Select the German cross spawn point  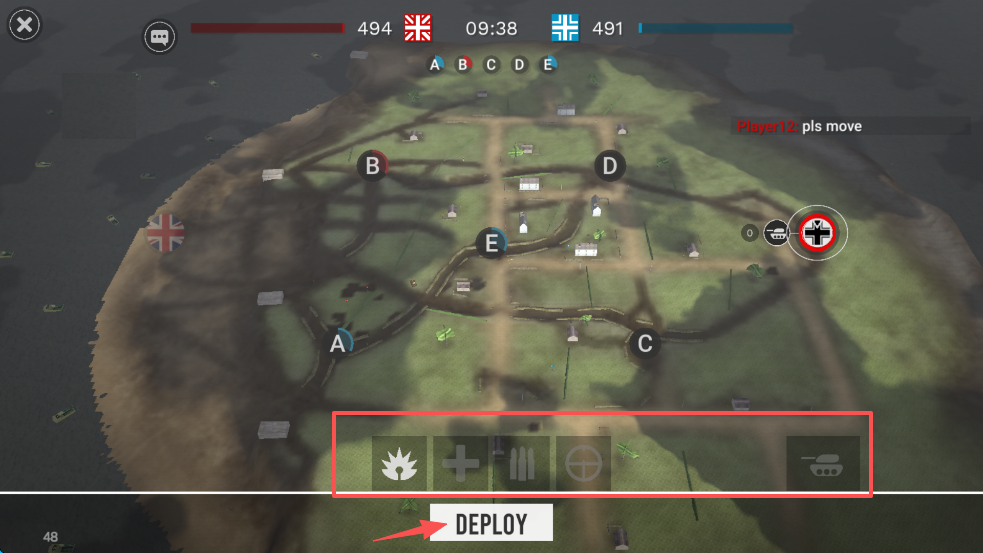[x=818, y=233]
